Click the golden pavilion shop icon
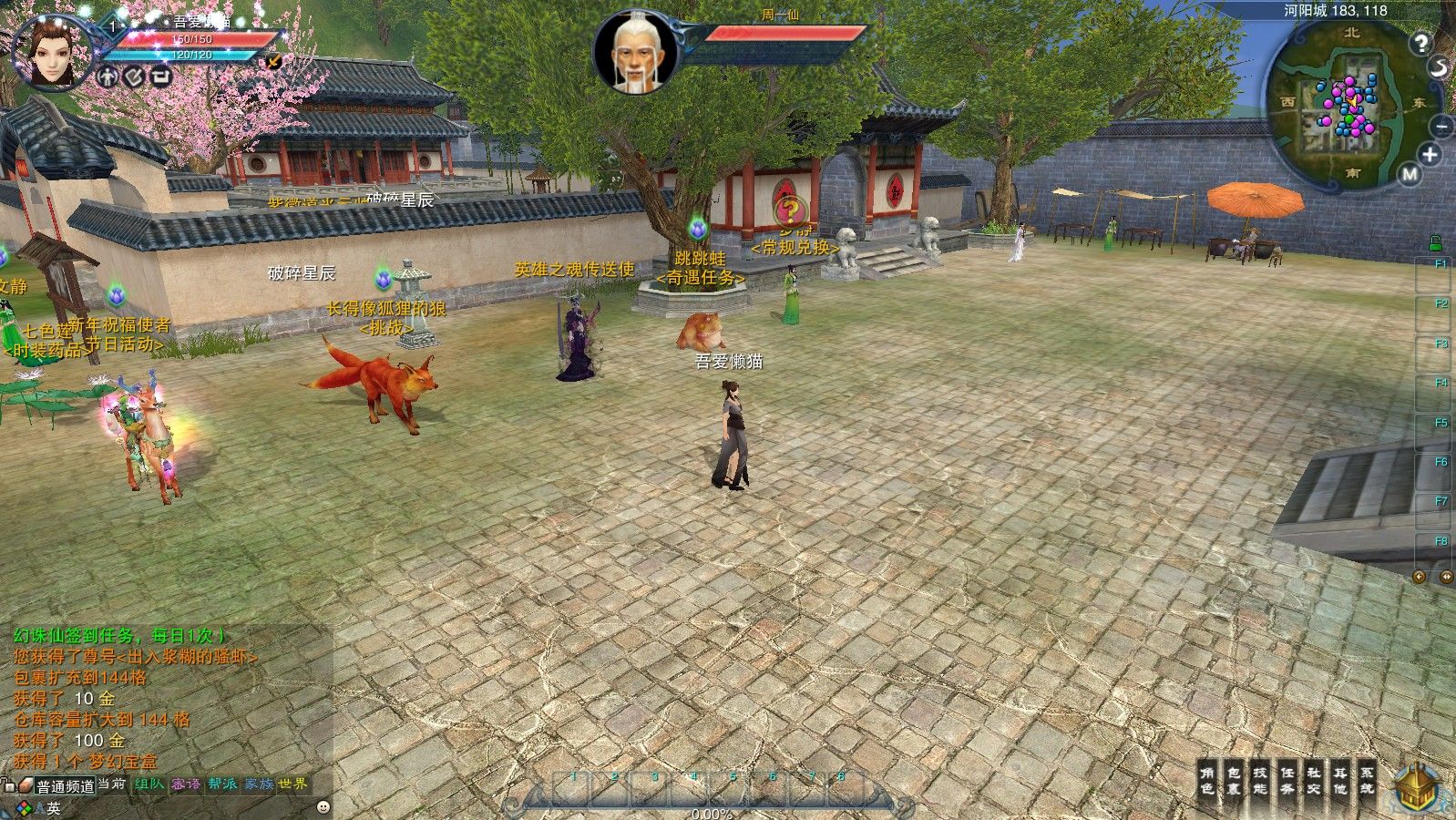The width and height of the screenshot is (1456, 820). point(1417,788)
